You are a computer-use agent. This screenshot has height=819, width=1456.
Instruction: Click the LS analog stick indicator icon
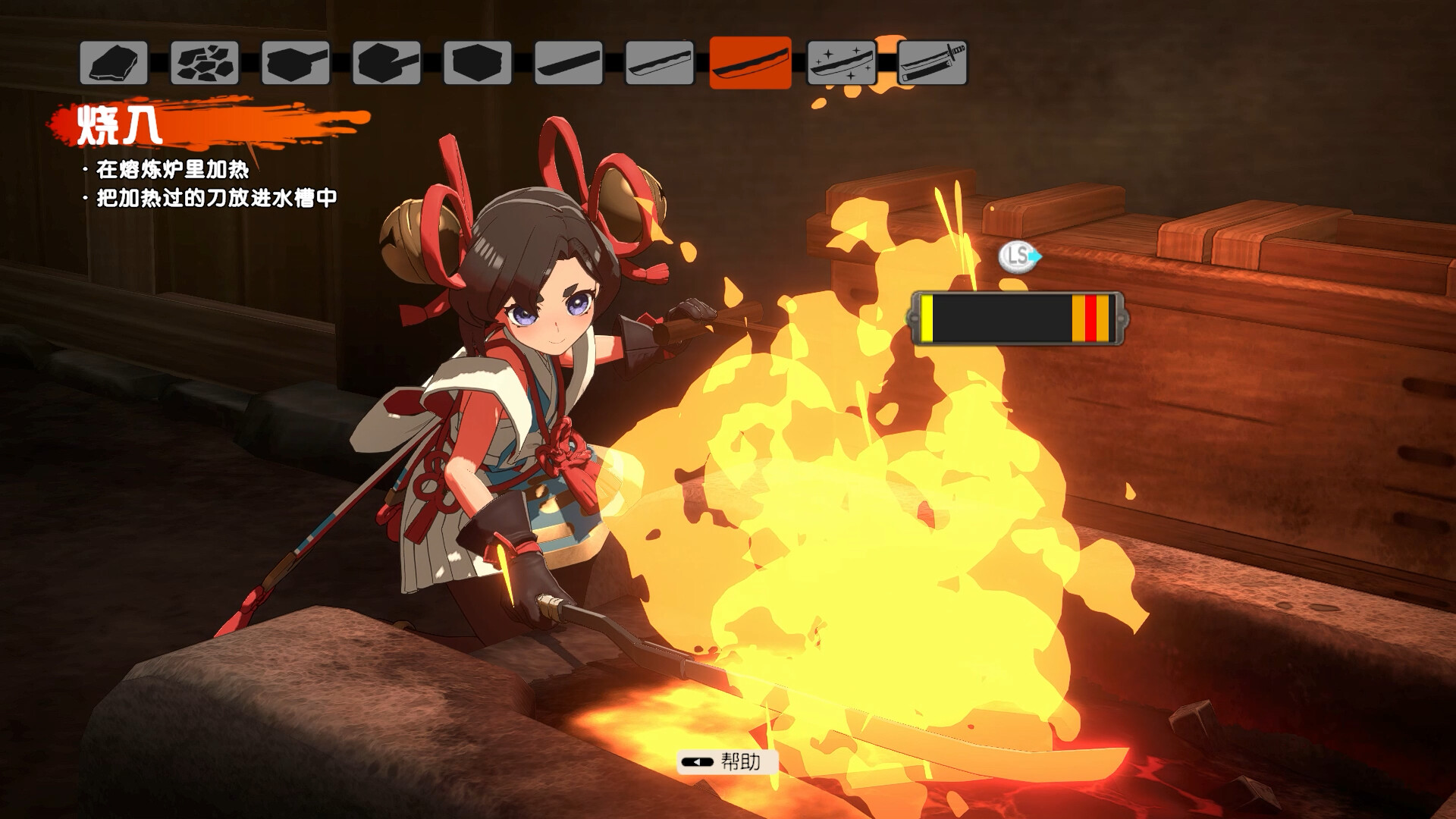coord(1016,257)
